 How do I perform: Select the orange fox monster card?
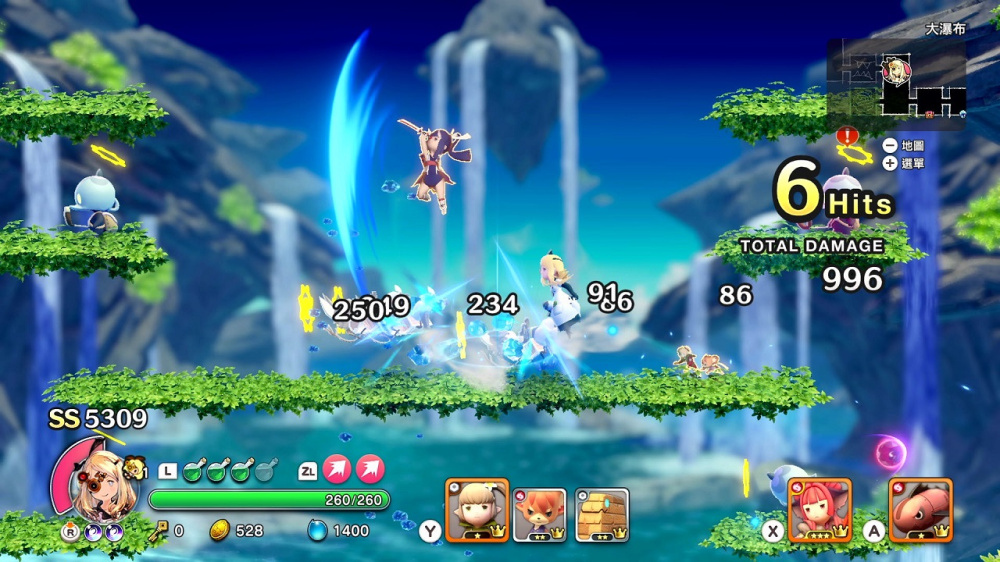click(x=540, y=514)
